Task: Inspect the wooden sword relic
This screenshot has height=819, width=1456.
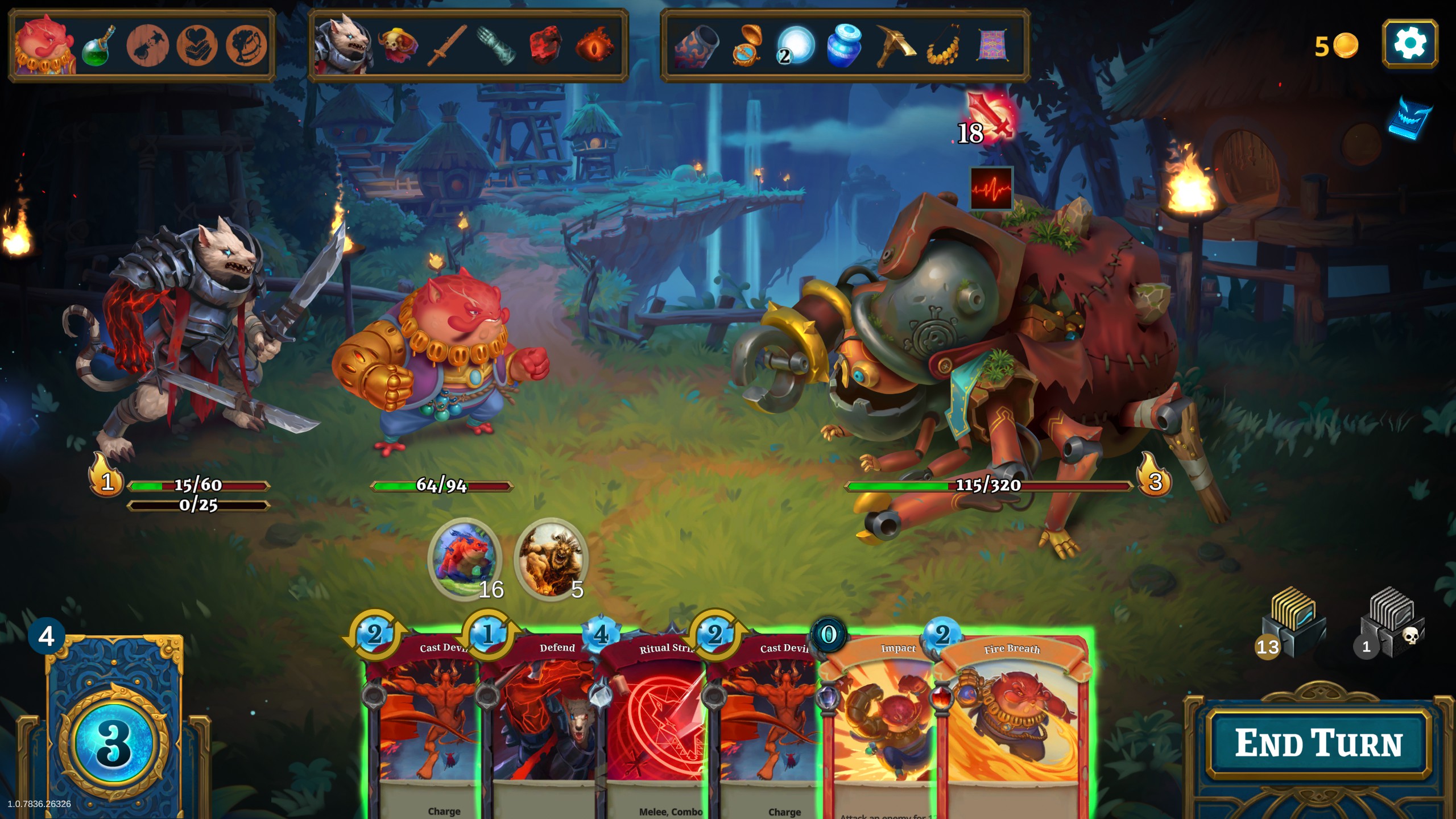Action: pyautogui.click(x=447, y=45)
